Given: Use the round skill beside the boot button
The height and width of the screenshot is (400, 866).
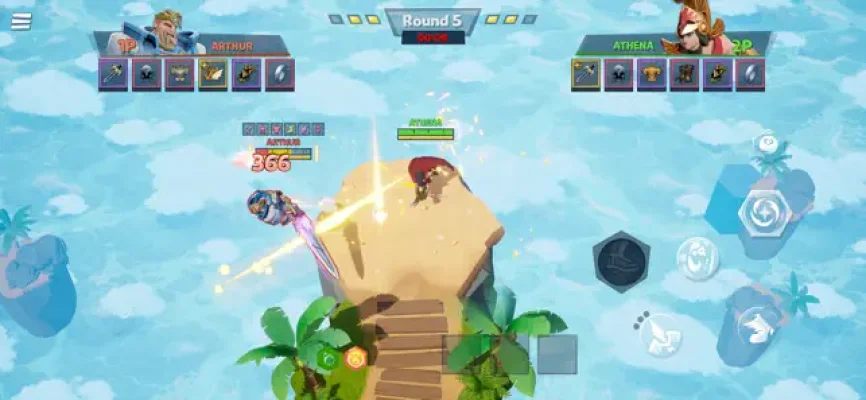Looking at the screenshot, I should (x=697, y=259).
